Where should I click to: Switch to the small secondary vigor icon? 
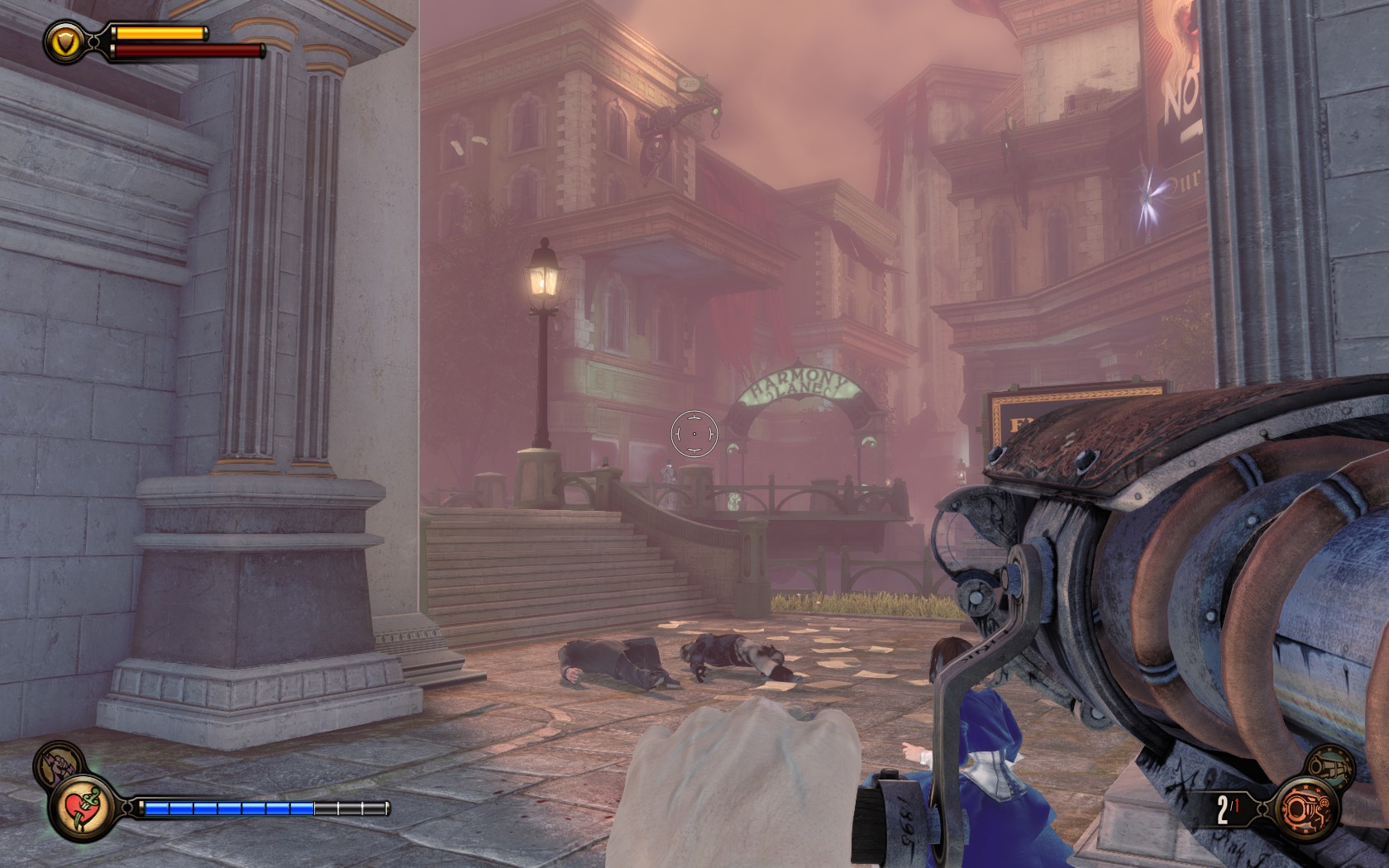tap(55, 762)
